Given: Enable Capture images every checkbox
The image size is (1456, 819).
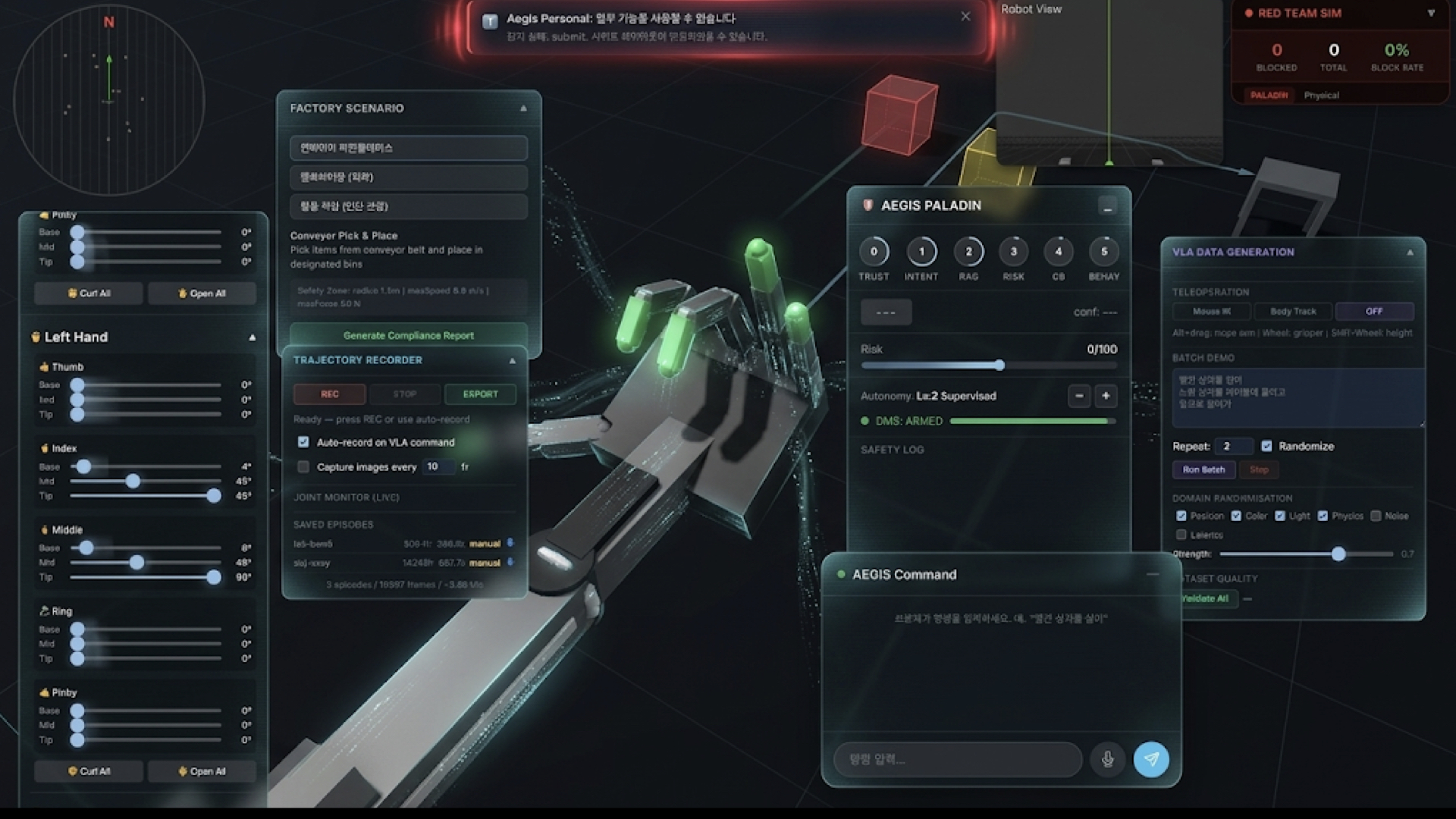Looking at the screenshot, I should (303, 467).
